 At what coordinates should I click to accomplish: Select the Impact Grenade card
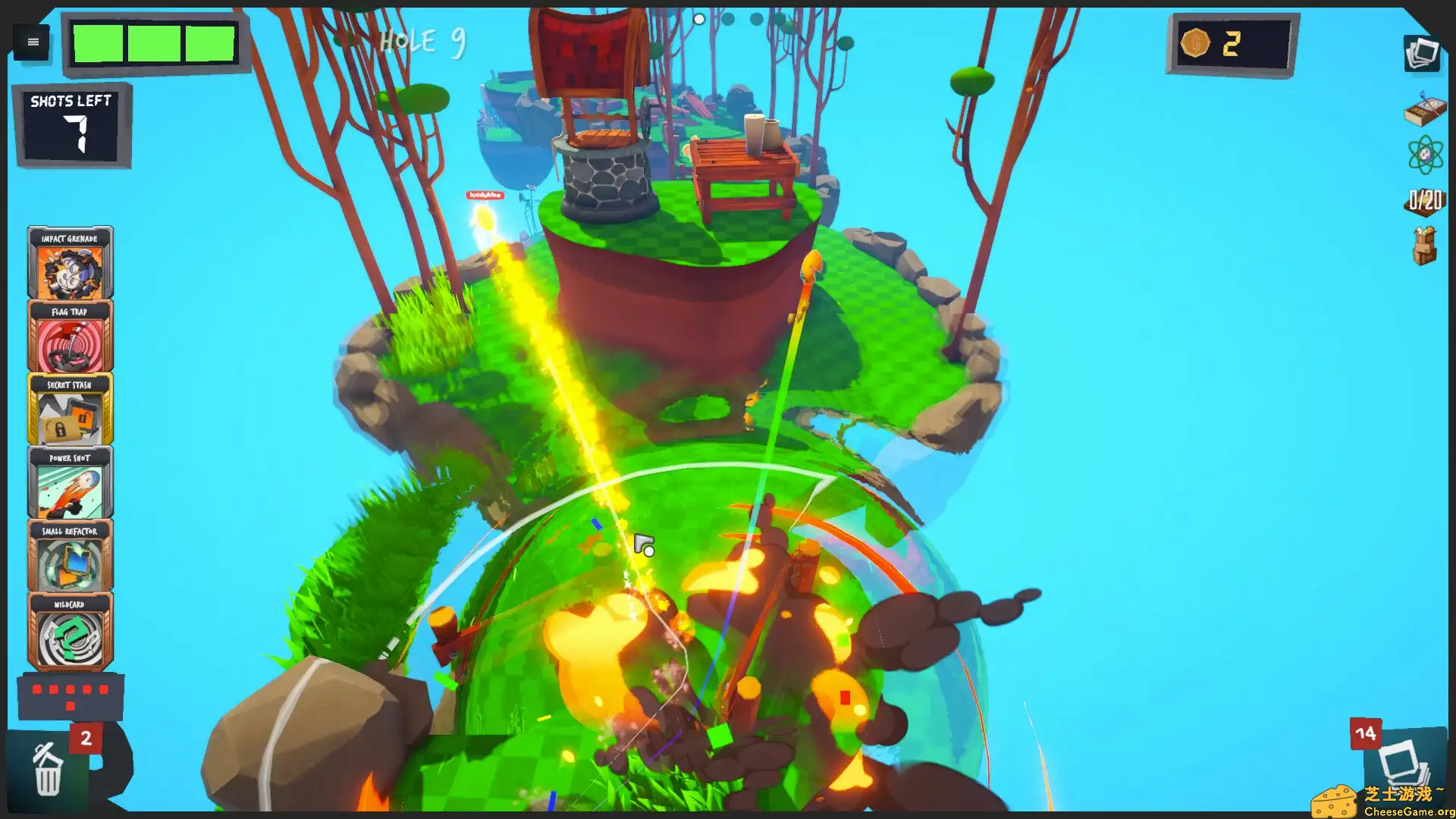[70, 262]
